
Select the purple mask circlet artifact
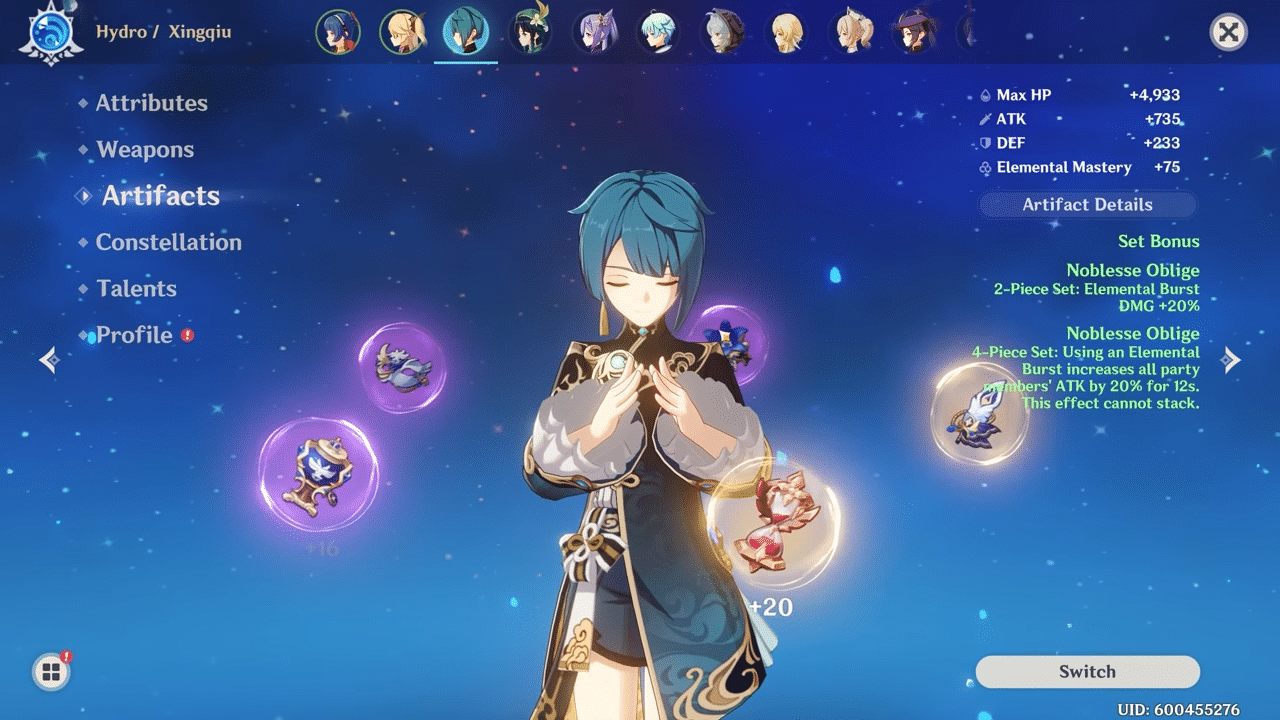pyautogui.click(x=402, y=367)
